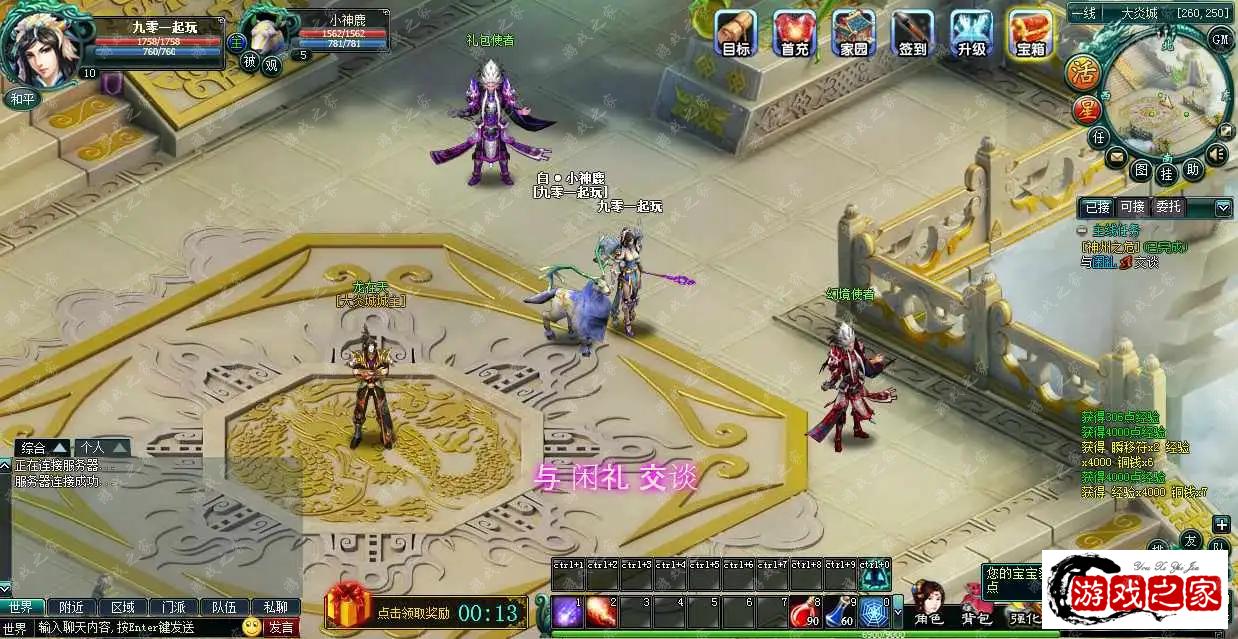Viewport: 1238px width, 639px height.
Task: Open the map with the 图 button
Action: coord(1141,170)
